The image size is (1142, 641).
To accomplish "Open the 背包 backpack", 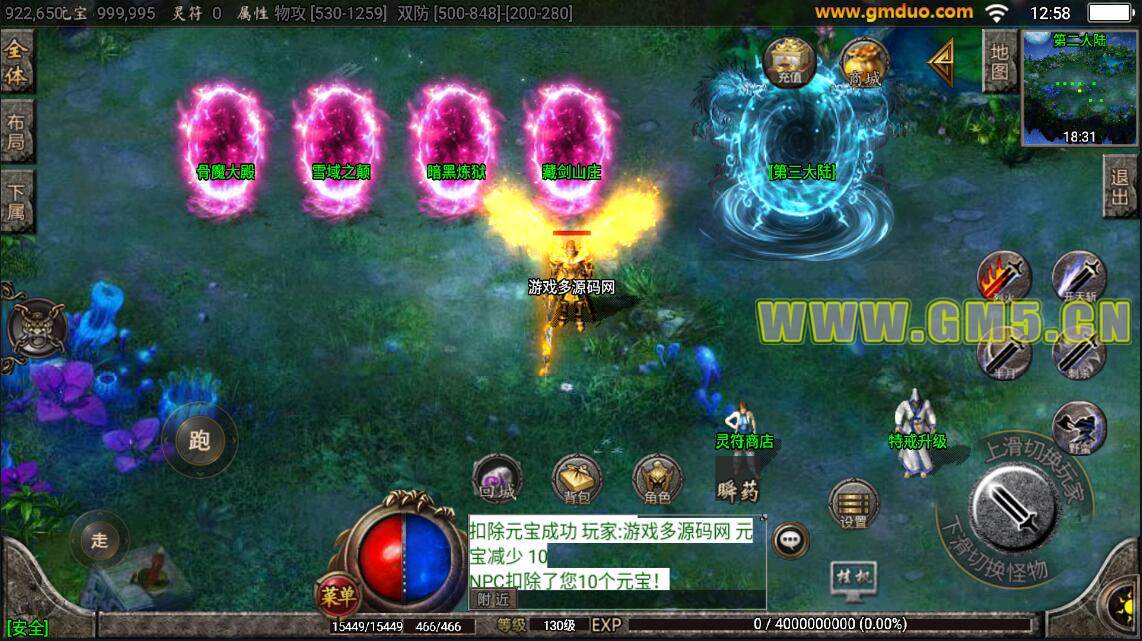I will [x=577, y=480].
